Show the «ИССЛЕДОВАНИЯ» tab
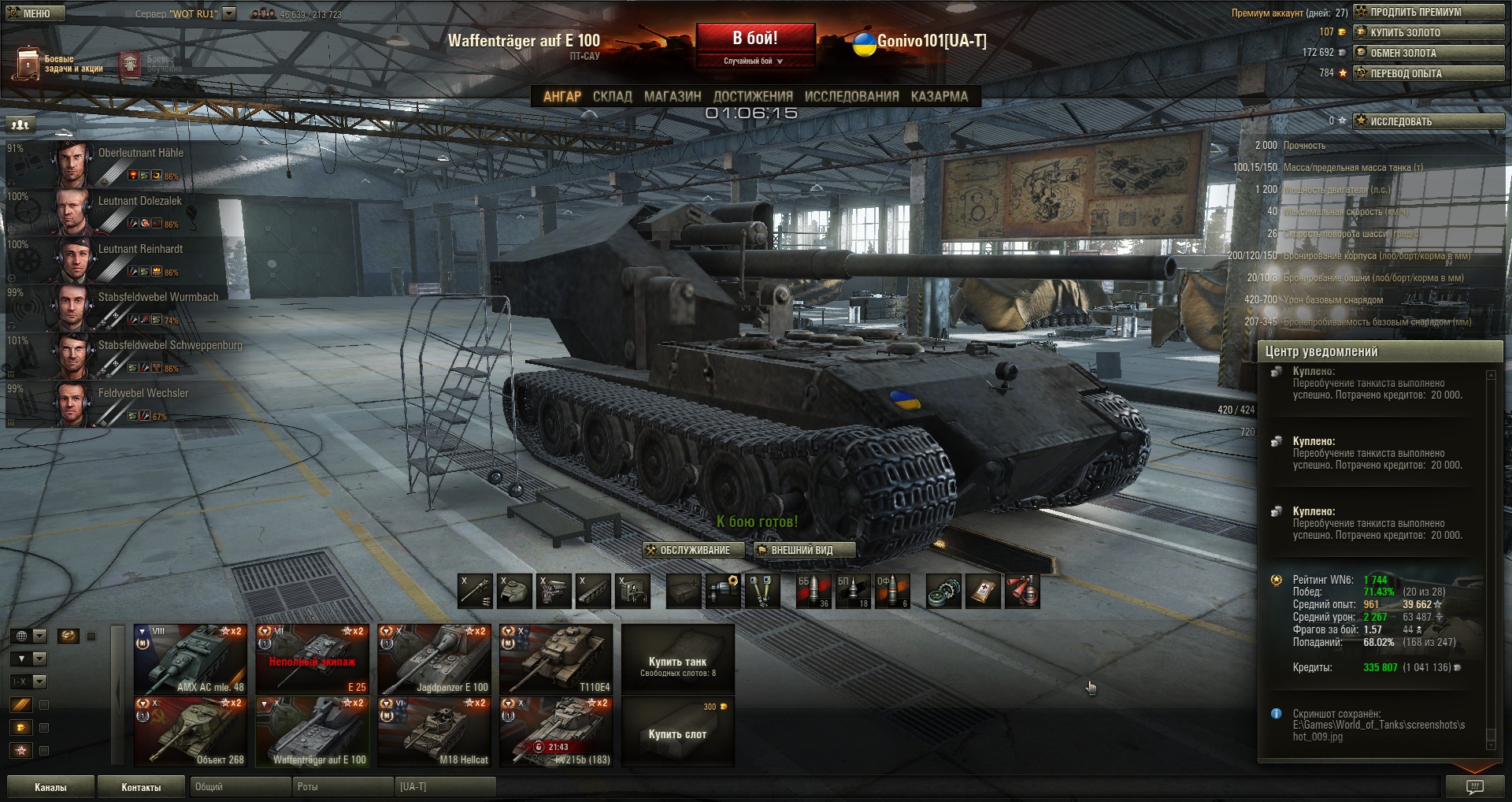The width and height of the screenshot is (1512, 802). point(851,96)
